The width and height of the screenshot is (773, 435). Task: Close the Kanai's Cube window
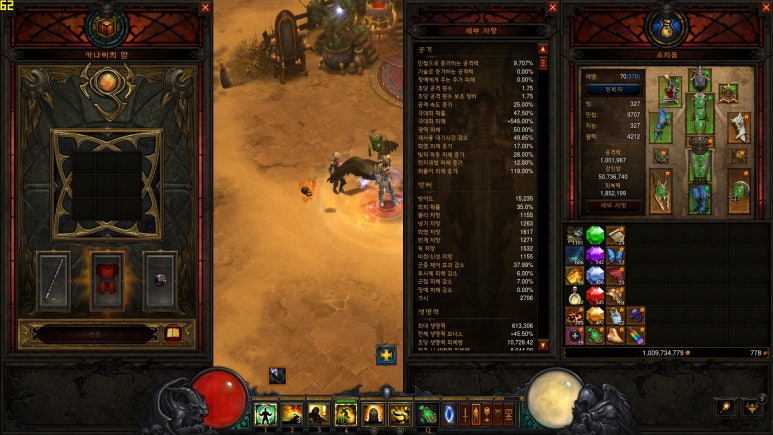205,7
